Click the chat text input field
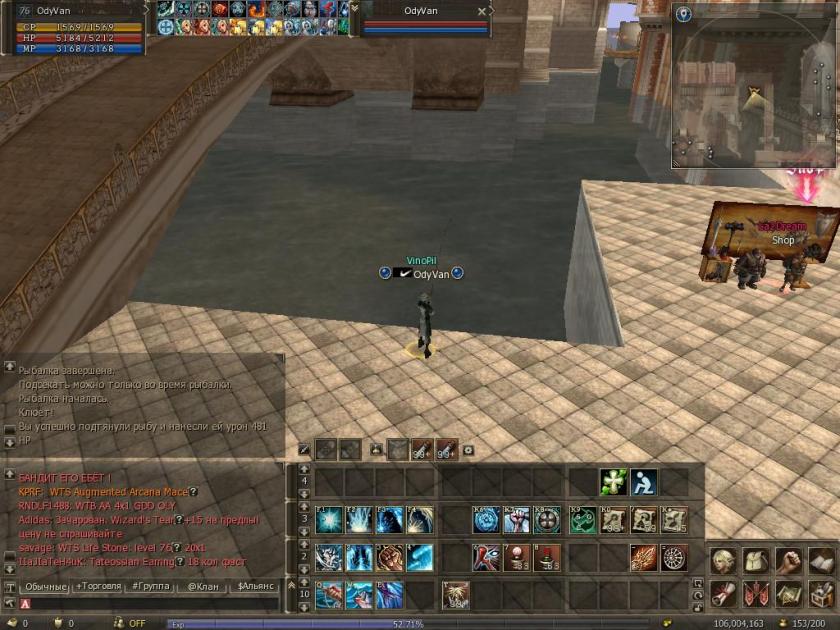Image resolution: width=840 pixels, height=630 pixels. click(150, 603)
